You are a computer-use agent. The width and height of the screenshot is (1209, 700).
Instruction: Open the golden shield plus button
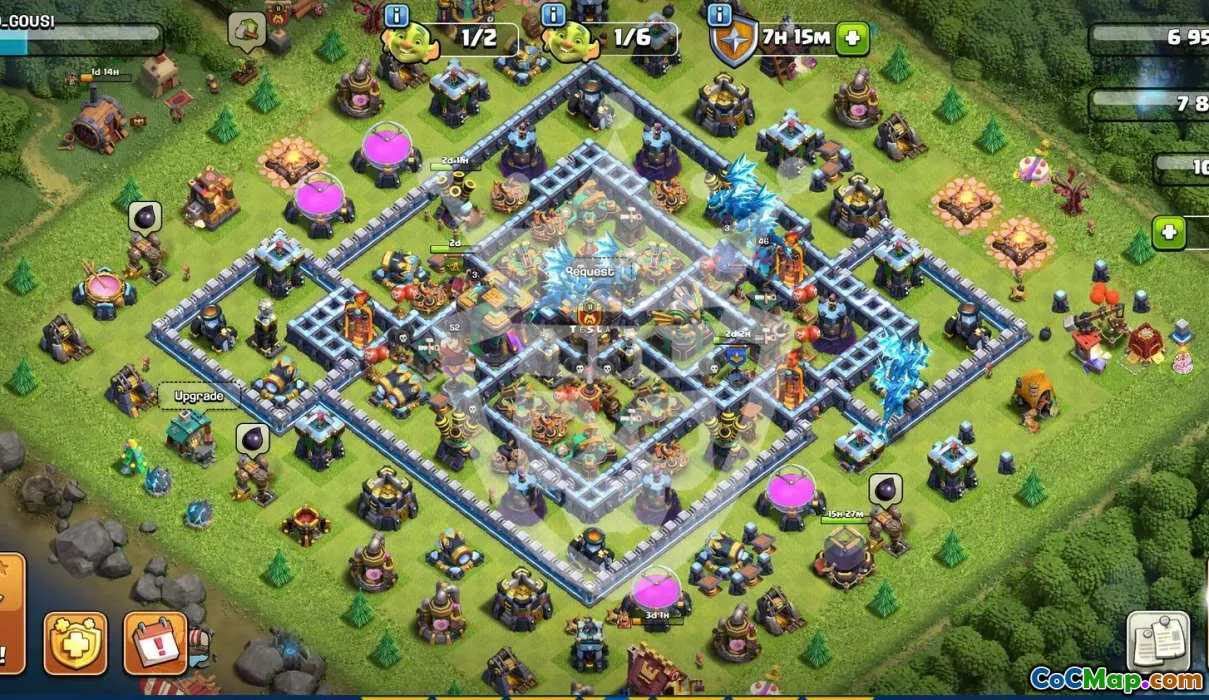pos(75,641)
